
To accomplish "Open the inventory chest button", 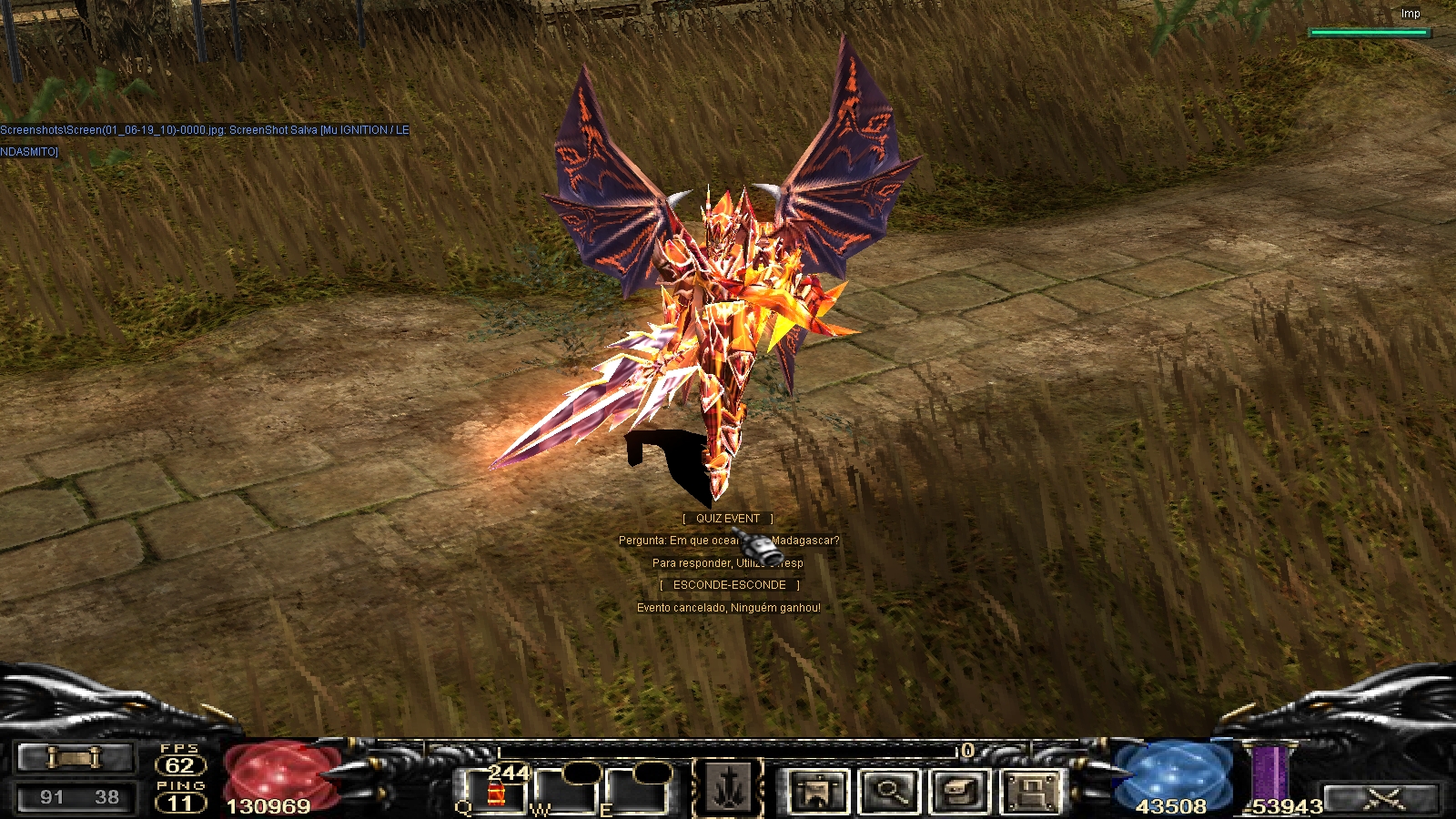I will click(x=958, y=791).
